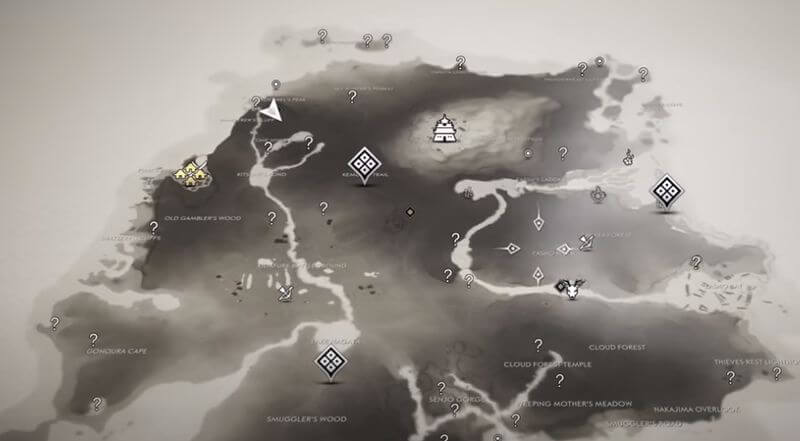This screenshot has height=441, width=800.
Task: Click the question mark below Old Gambler's Wood
Action: pos(152,225)
